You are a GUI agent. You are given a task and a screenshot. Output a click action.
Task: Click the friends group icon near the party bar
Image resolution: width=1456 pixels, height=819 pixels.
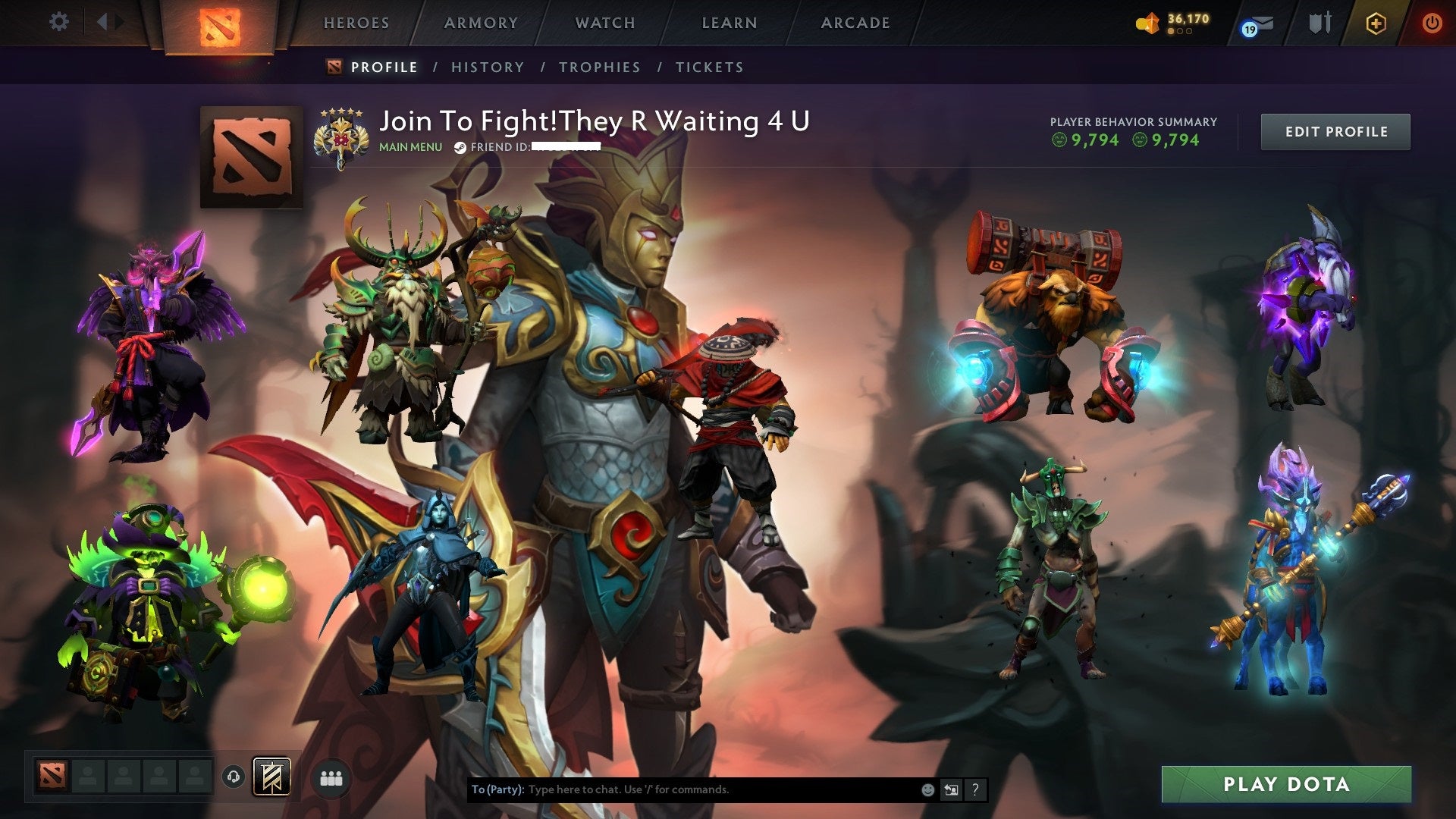[x=331, y=779]
